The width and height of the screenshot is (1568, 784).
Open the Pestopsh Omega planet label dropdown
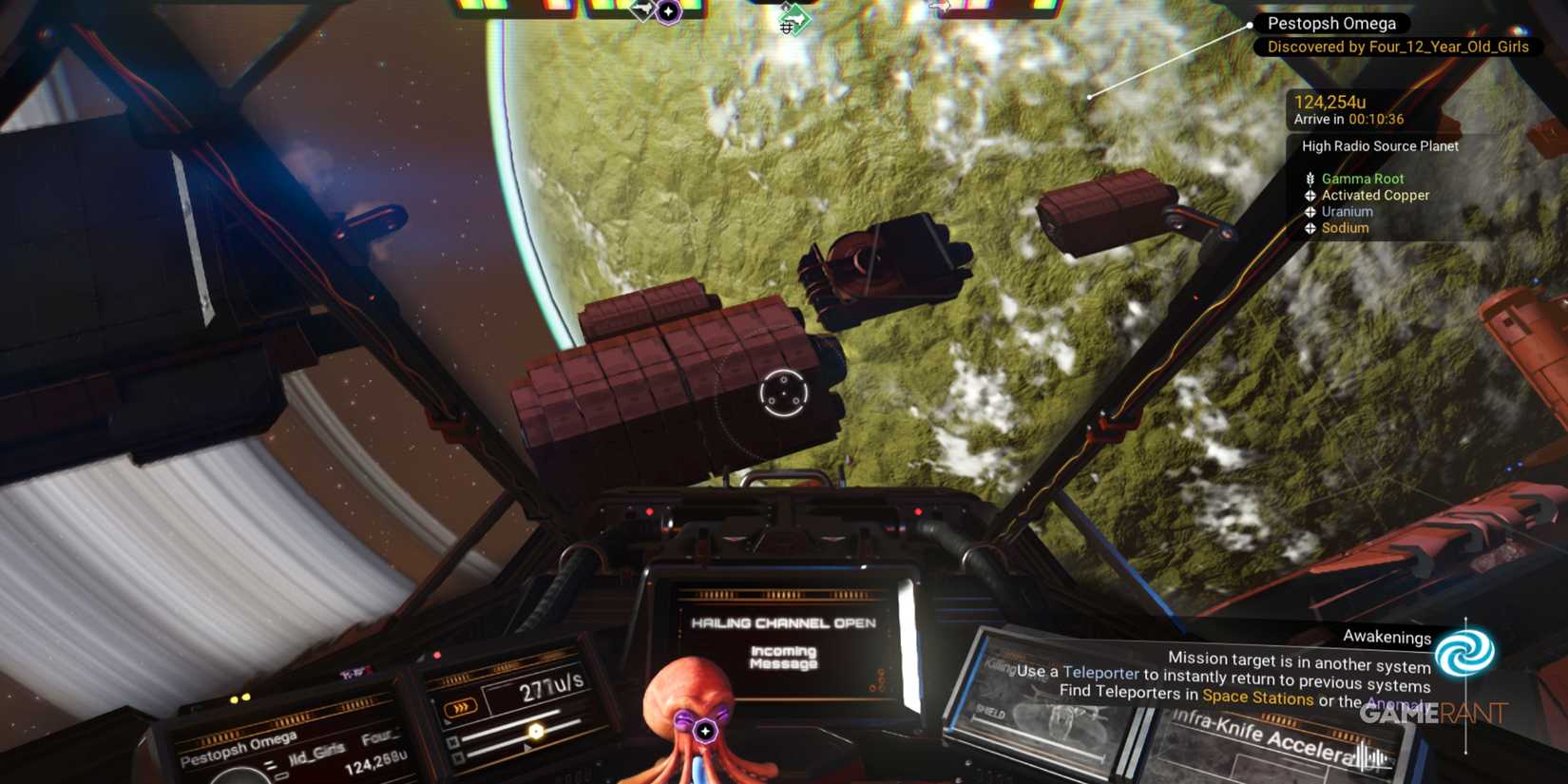coord(1330,23)
